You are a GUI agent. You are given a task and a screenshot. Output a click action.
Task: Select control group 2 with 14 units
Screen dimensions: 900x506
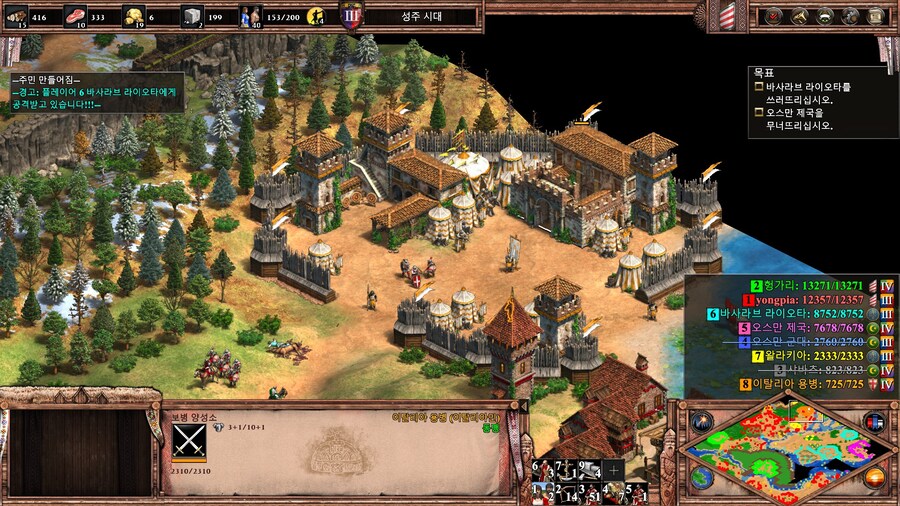(x=565, y=492)
